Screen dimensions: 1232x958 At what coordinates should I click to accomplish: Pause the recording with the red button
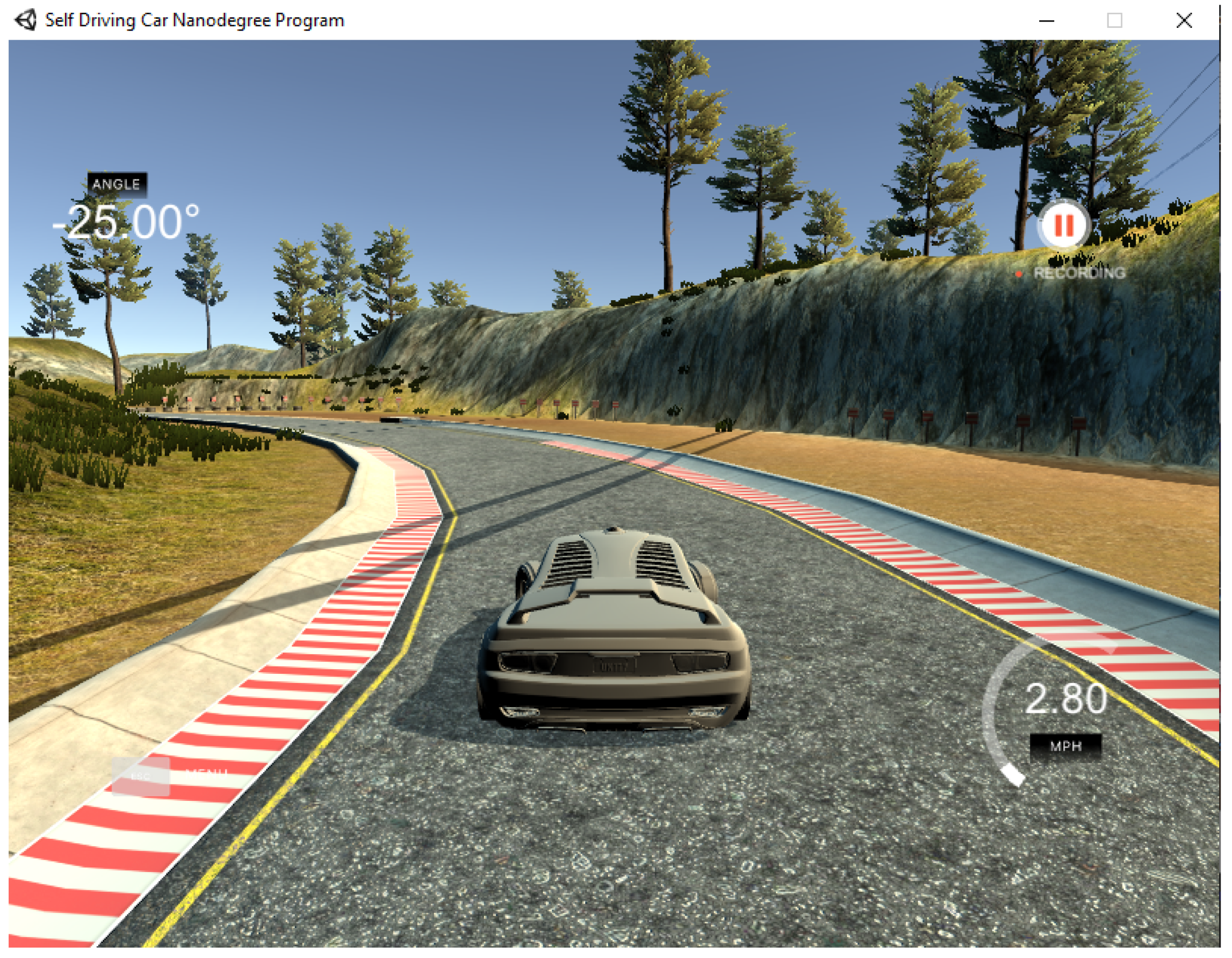[1063, 226]
